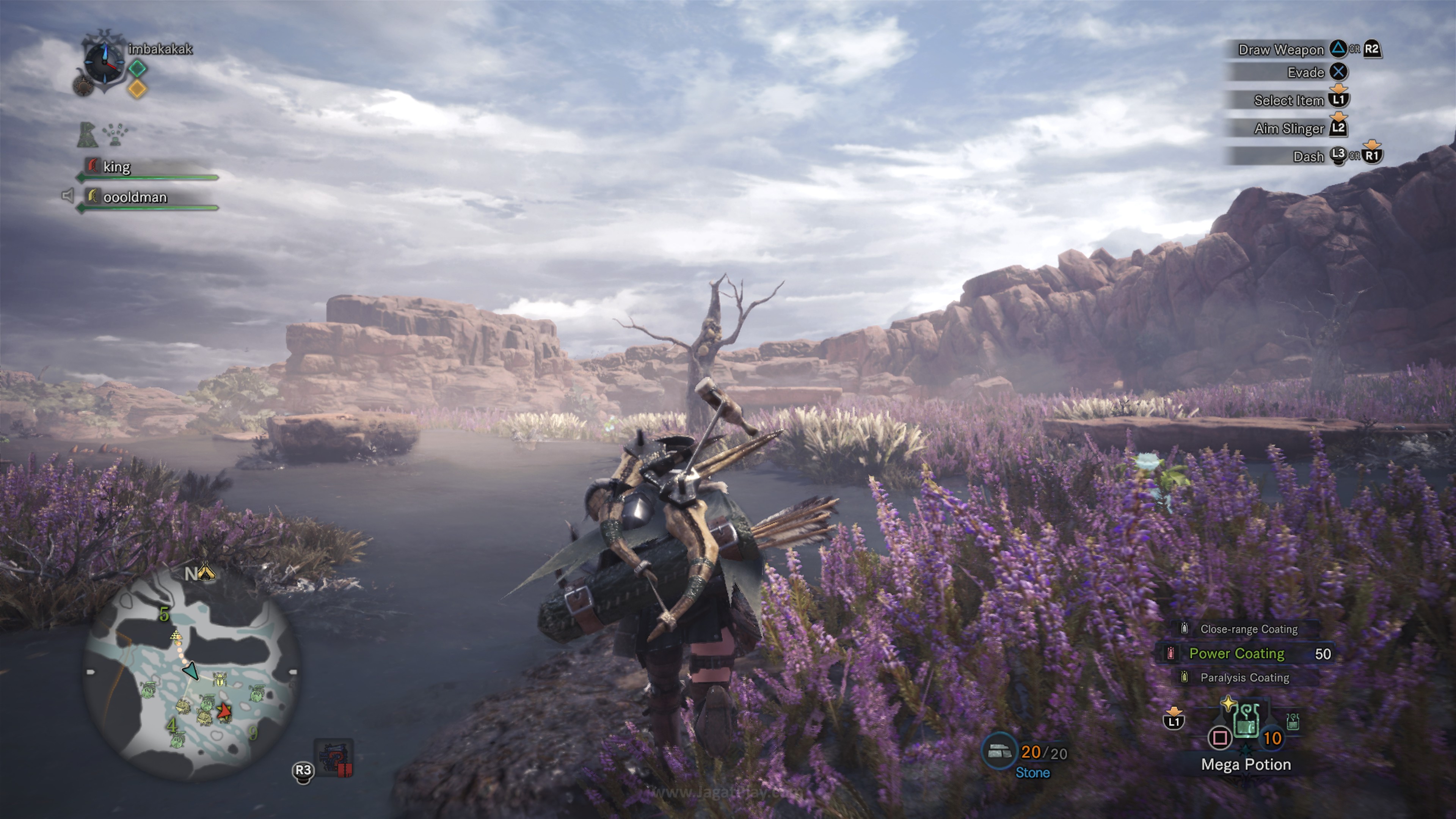Viewport: 1456px width, 819px height.
Task: Open the monster guide icon near minimap
Action: (x=334, y=758)
